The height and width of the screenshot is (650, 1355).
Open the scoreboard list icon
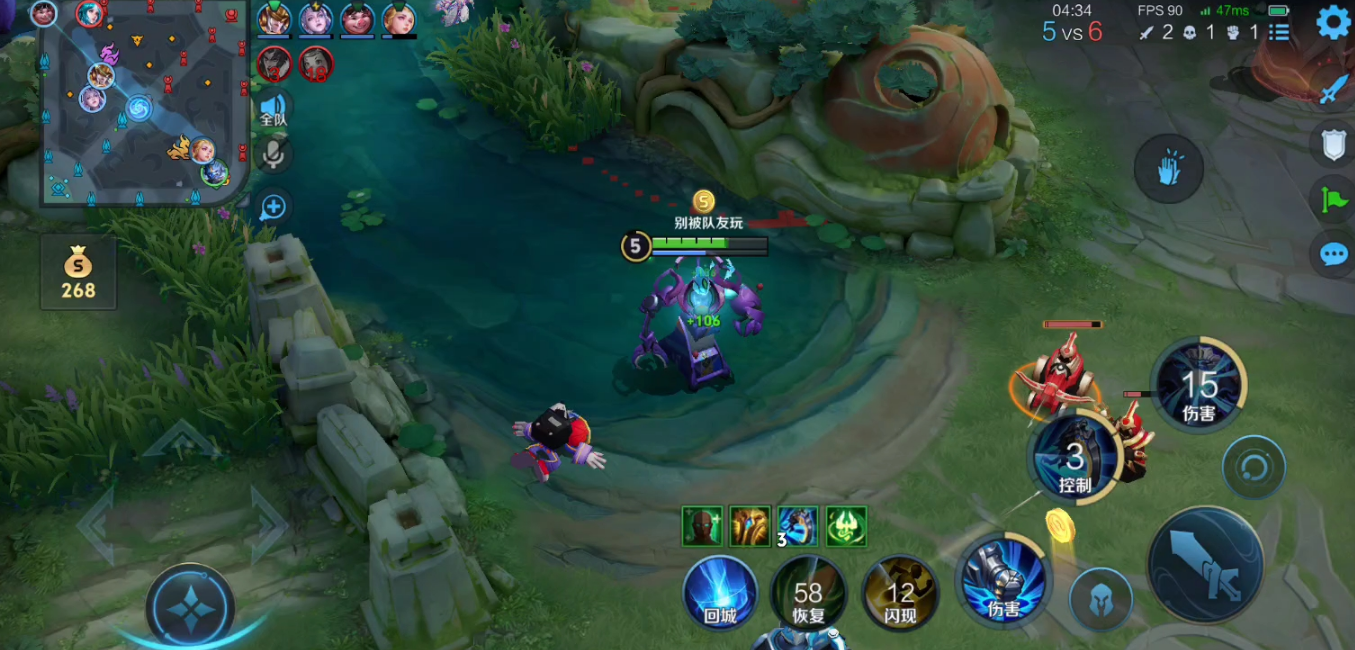click(x=1279, y=32)
